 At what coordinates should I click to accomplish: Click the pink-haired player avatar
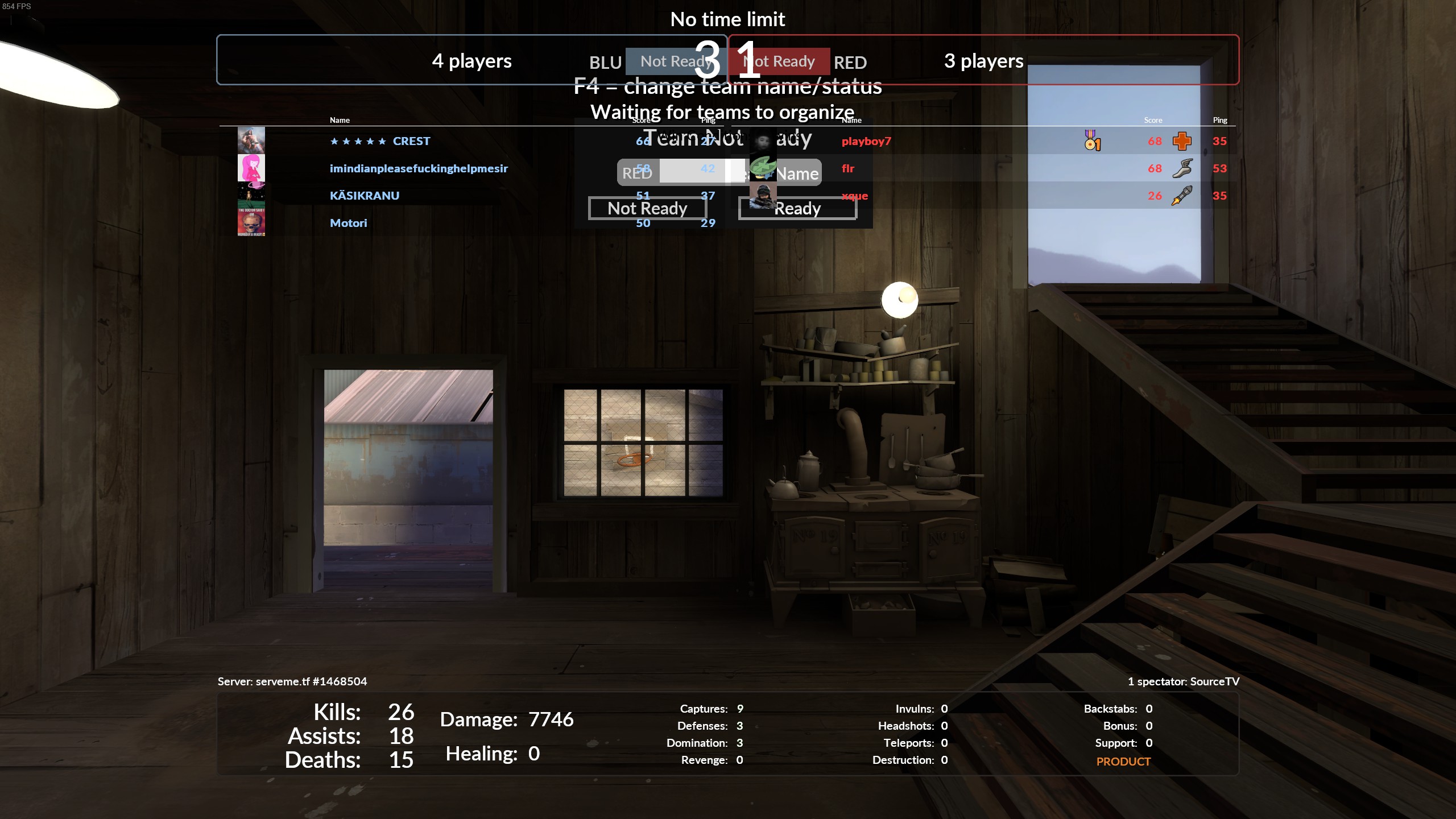251,168
